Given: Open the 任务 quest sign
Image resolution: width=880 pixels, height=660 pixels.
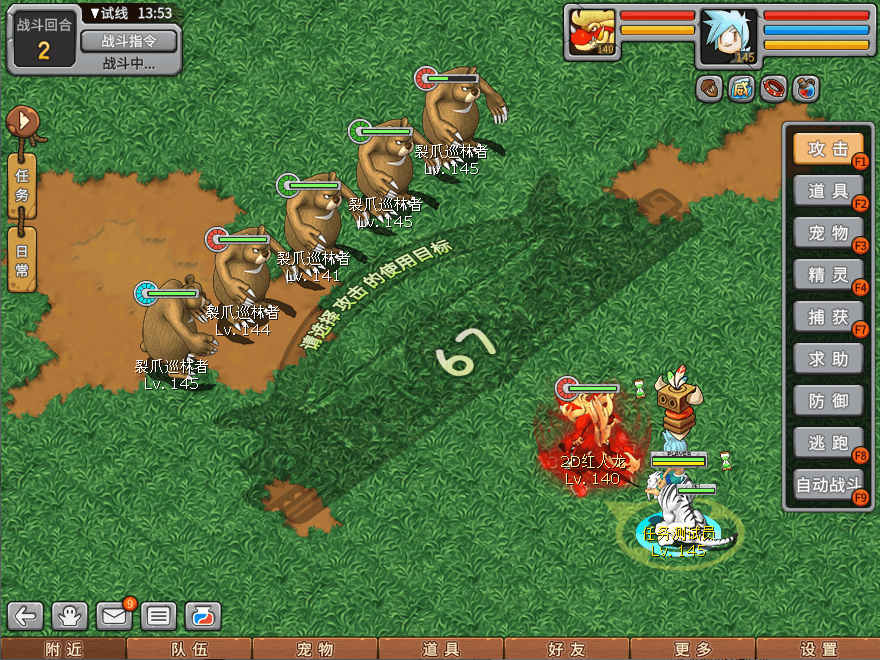Looking at the screenshot, I should click(x=22, y=185).
